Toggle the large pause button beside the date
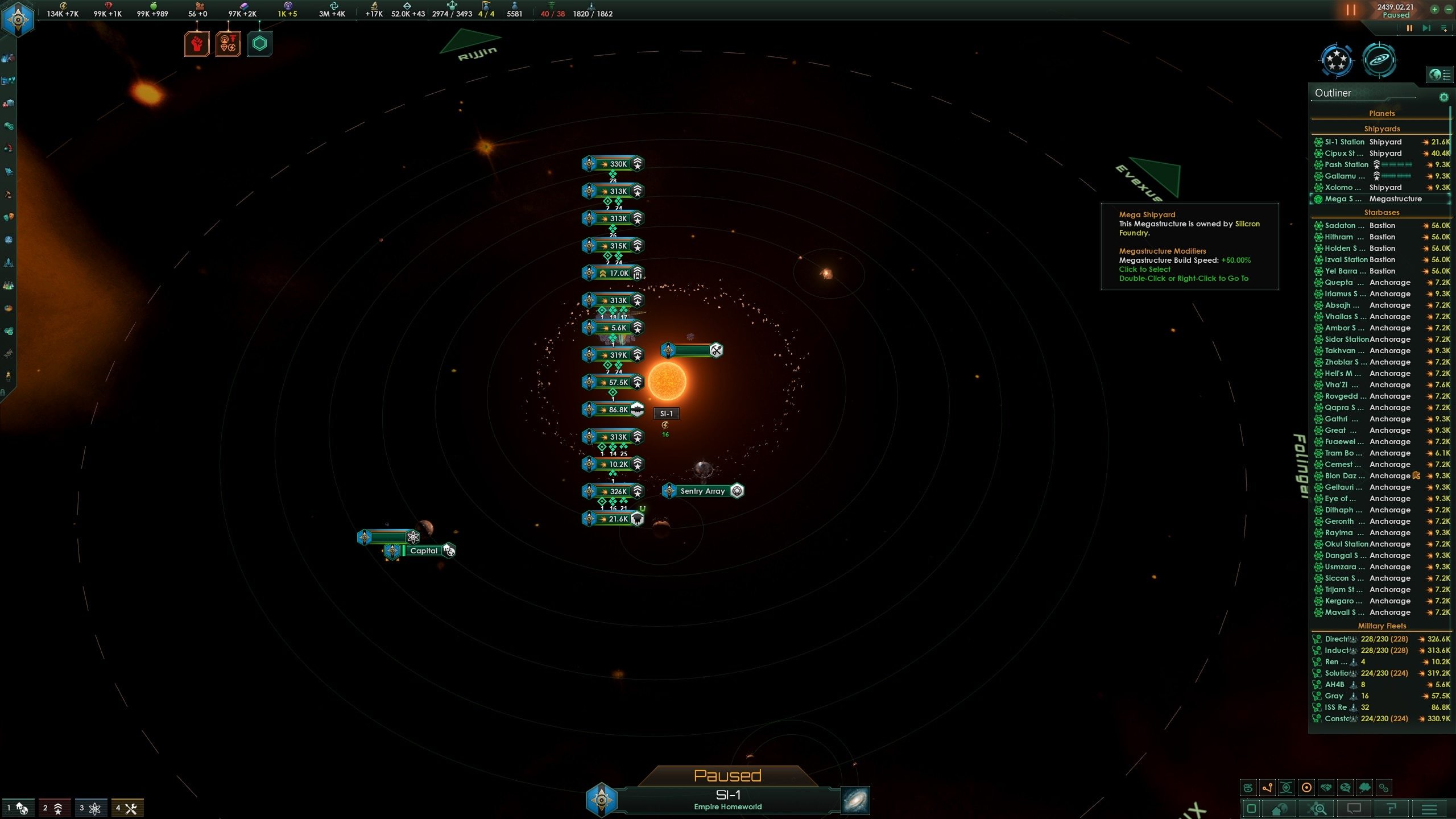1456x819 pixels. coord(1351,10)
